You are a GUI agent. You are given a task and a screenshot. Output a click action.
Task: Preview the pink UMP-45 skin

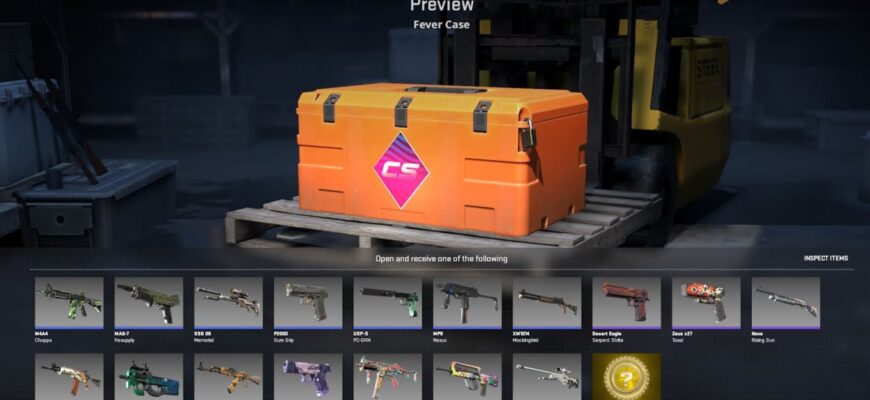tap(387, 377)
